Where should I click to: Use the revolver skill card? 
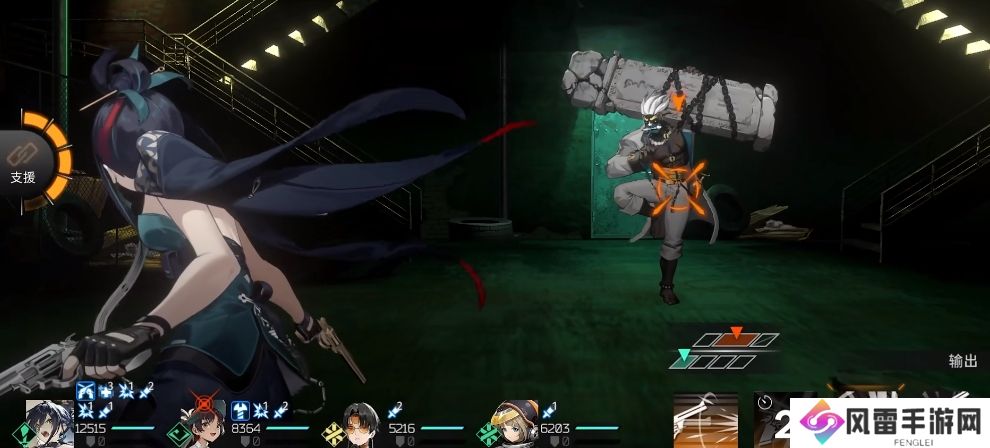(x=706, y=420)
